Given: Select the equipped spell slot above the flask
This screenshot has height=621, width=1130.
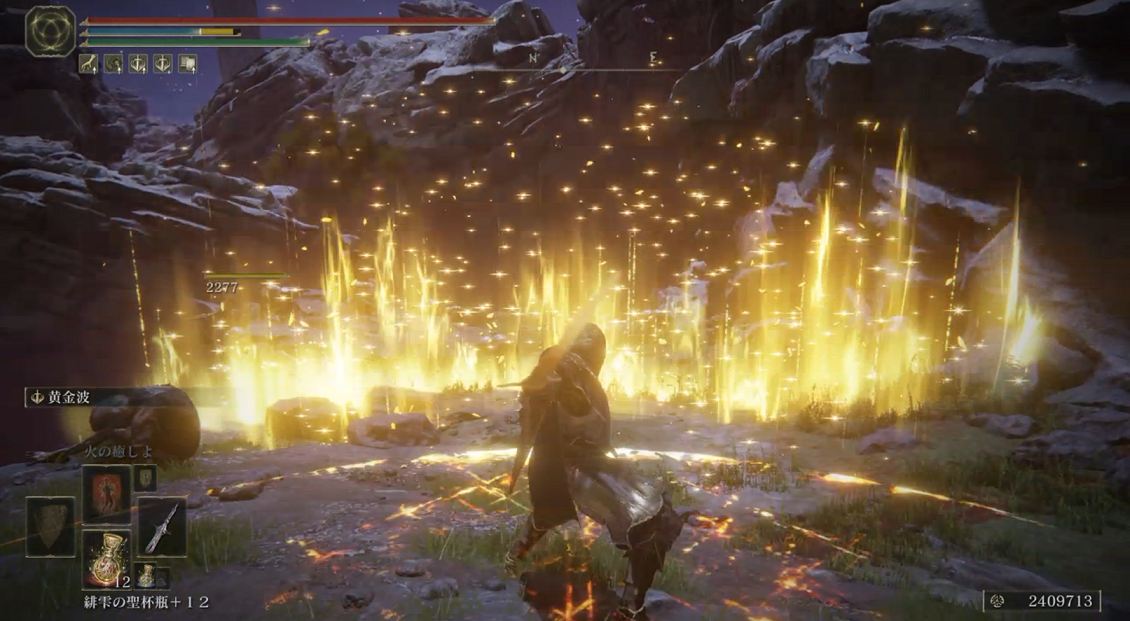Looking at the screenshot, I should (x=106, y=494).
